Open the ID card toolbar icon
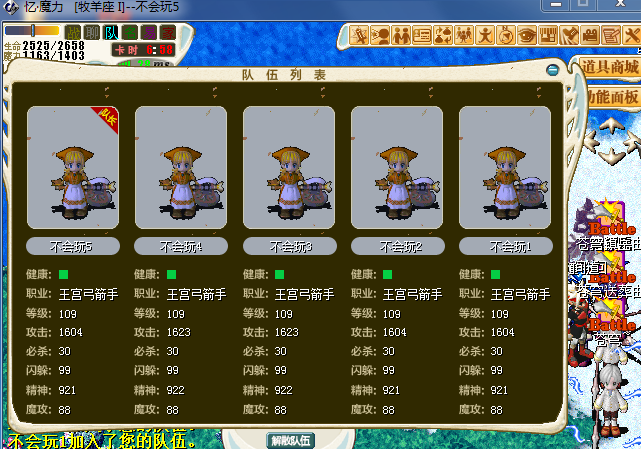The width and height of the screenshot is (641, 449). [x=422, y=36]
